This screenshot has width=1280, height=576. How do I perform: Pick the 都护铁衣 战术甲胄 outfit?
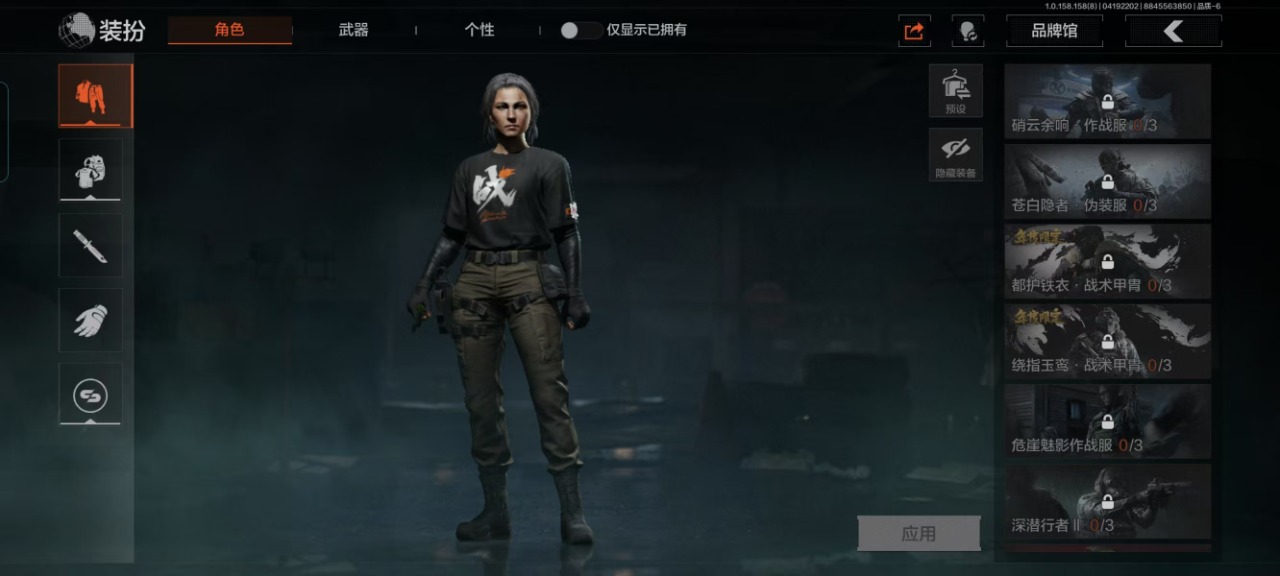tap(1107, 262)
